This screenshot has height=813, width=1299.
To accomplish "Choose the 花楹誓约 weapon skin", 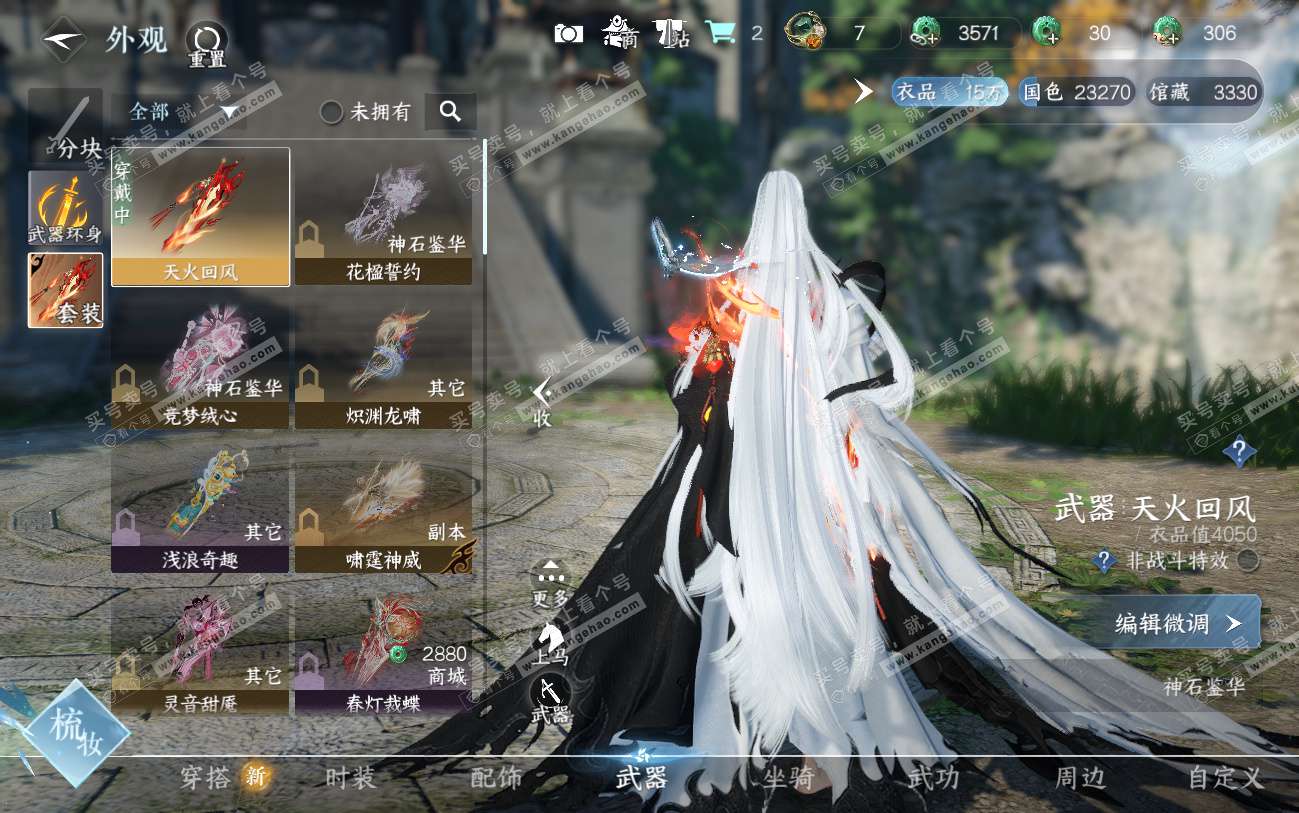I will (384, 217).
